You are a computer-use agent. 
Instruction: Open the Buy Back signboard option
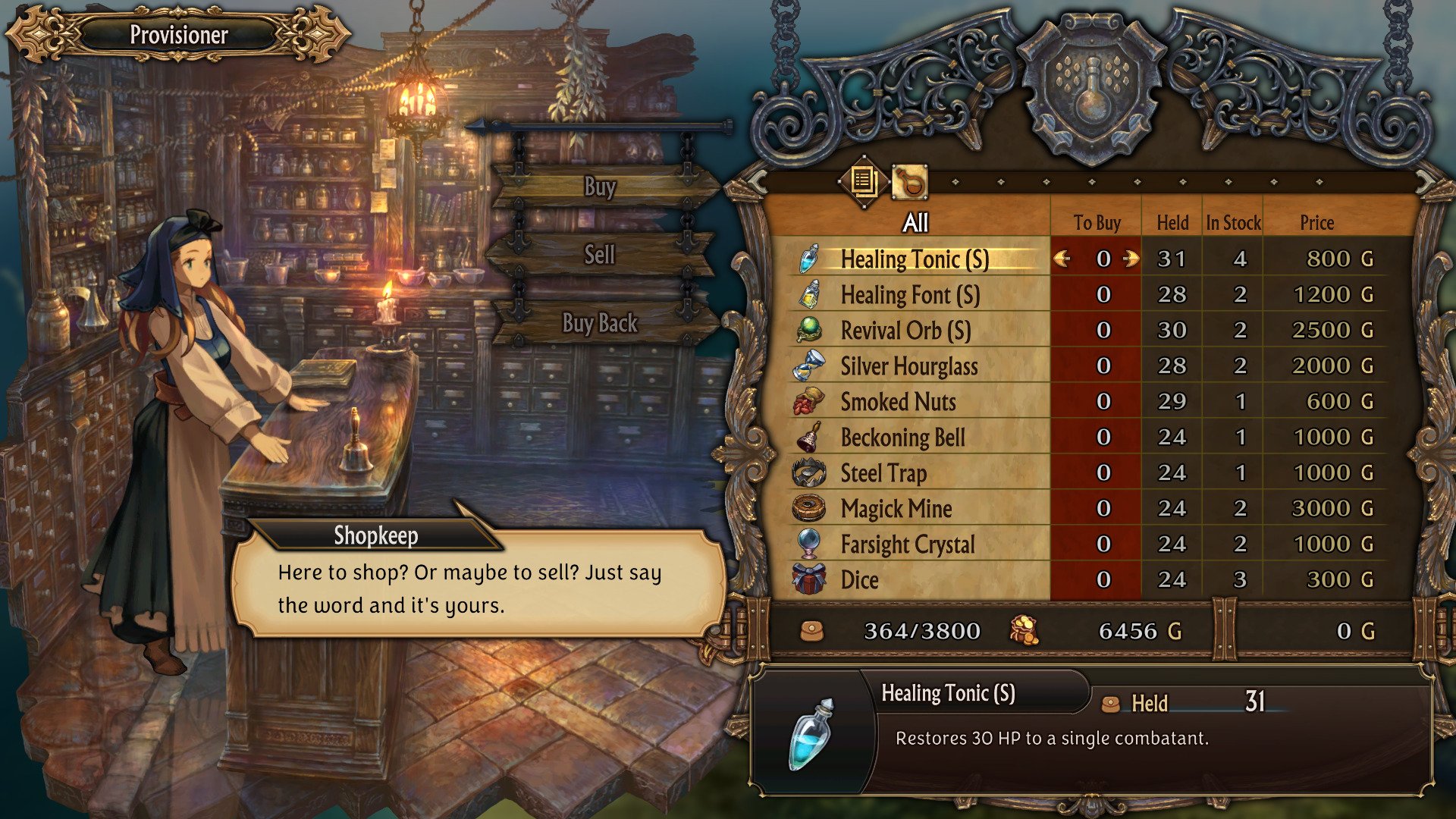599,323
